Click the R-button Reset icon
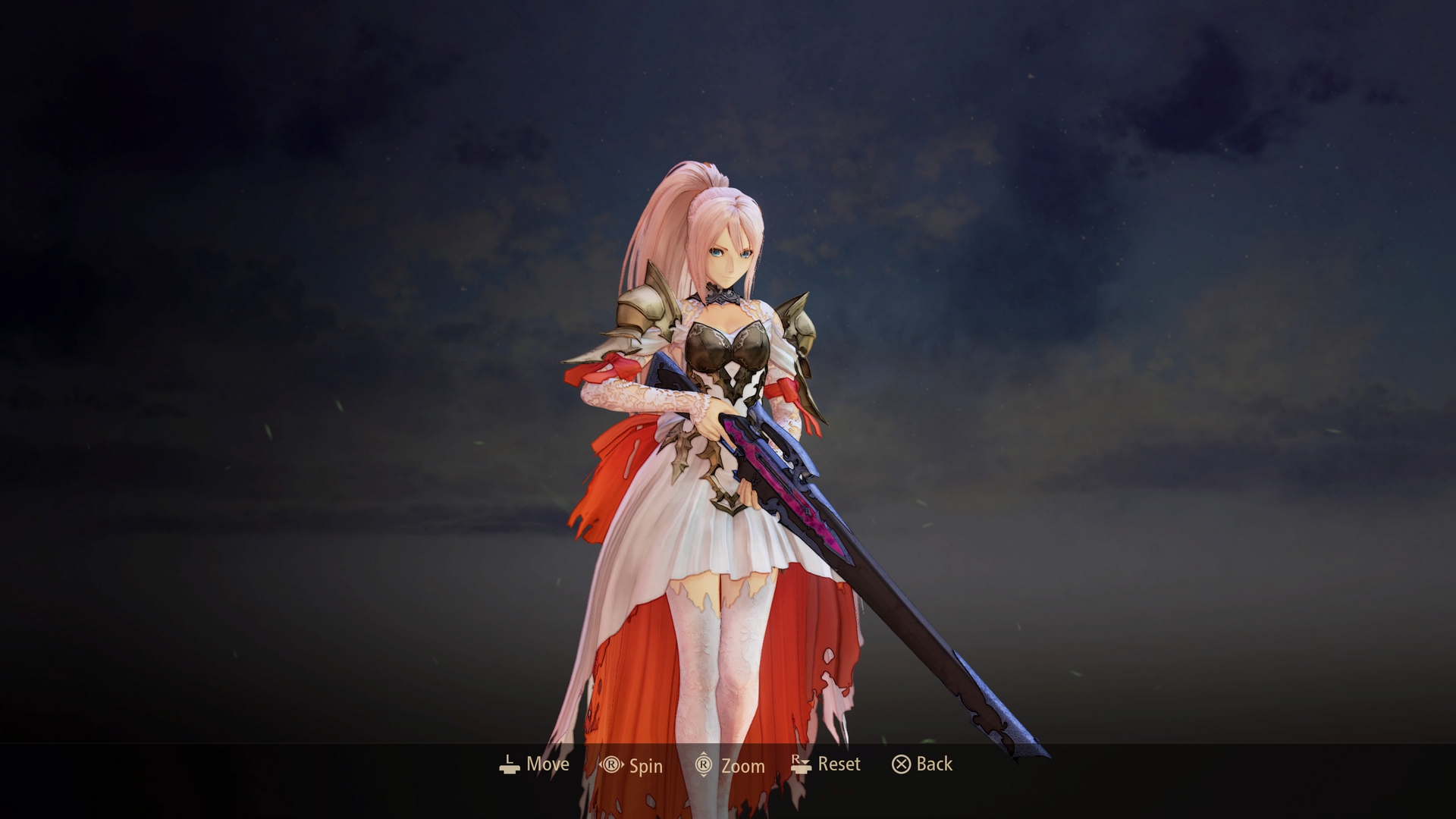 800,764
